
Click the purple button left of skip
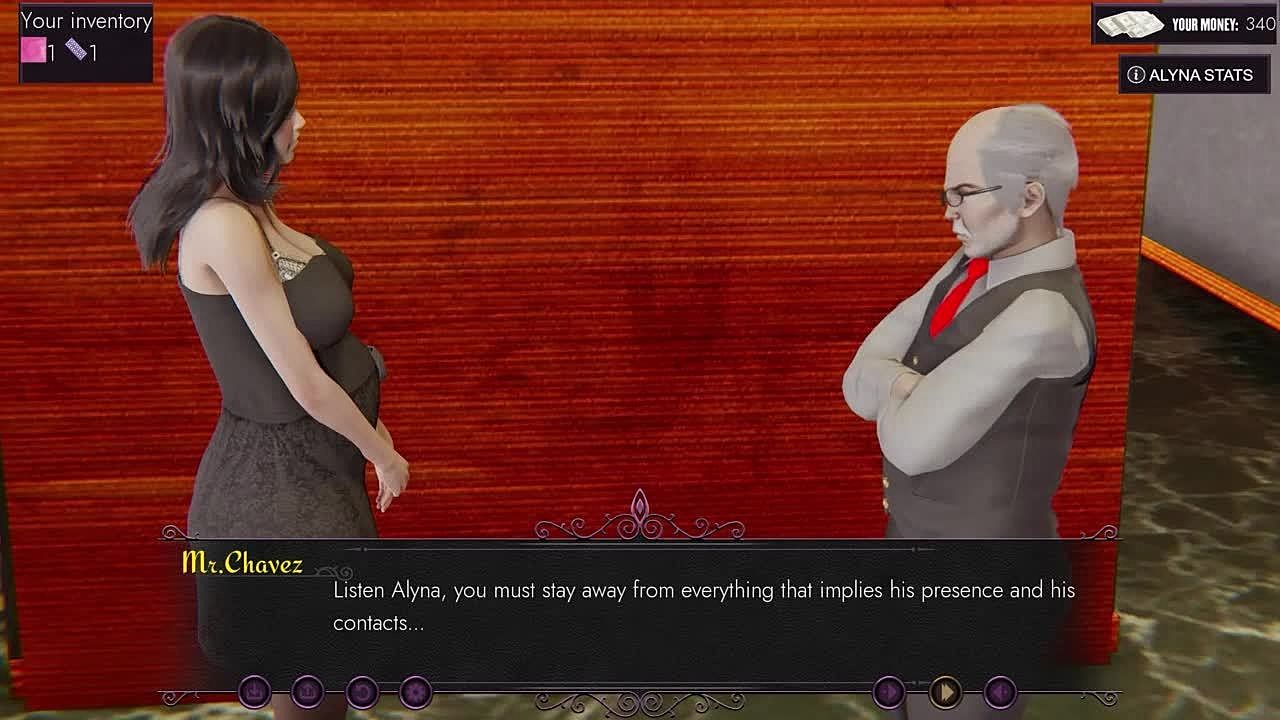click(x=888, y=691)
